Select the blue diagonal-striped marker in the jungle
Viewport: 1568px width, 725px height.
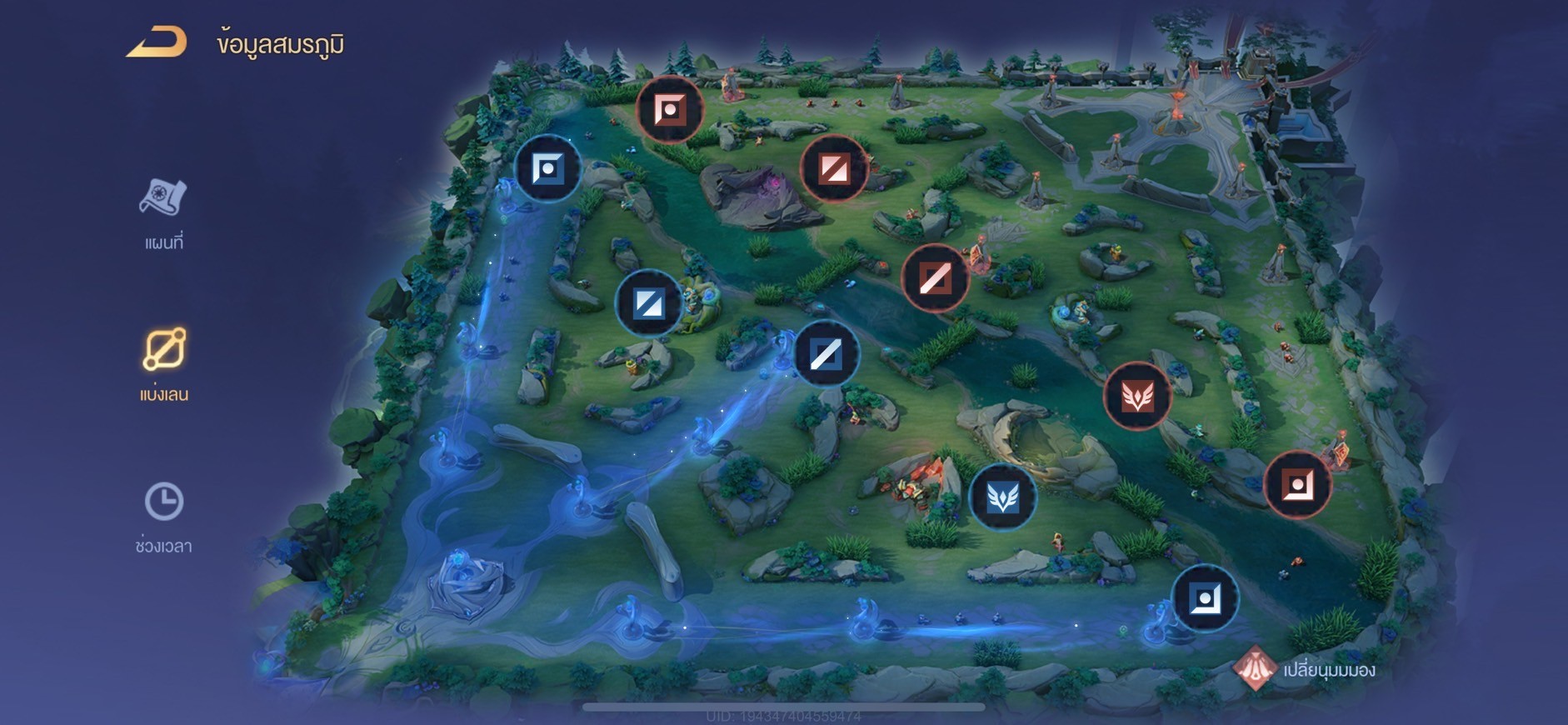click(x=649, y=302)
